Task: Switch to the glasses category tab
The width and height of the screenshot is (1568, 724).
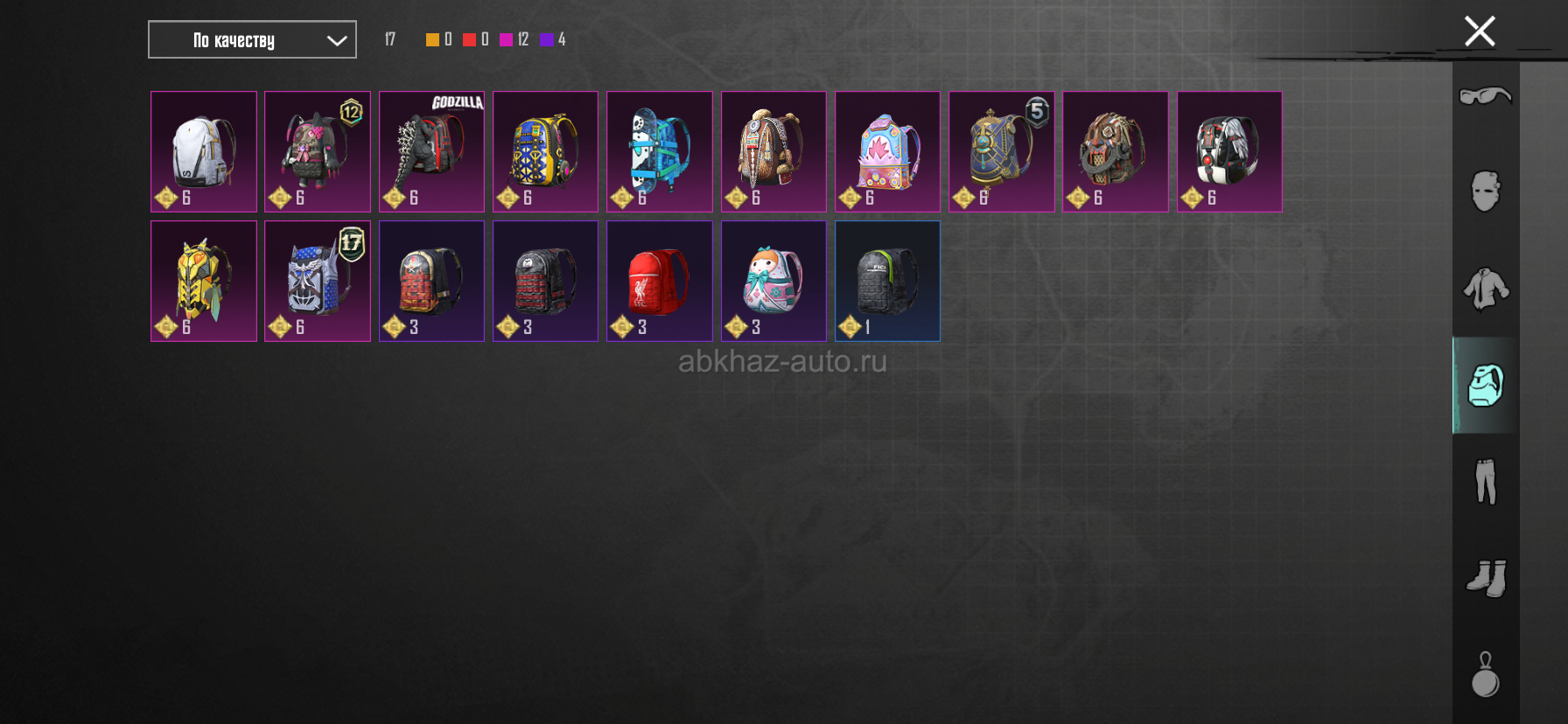Action: pyautogui.click(x=1486, y=95)
